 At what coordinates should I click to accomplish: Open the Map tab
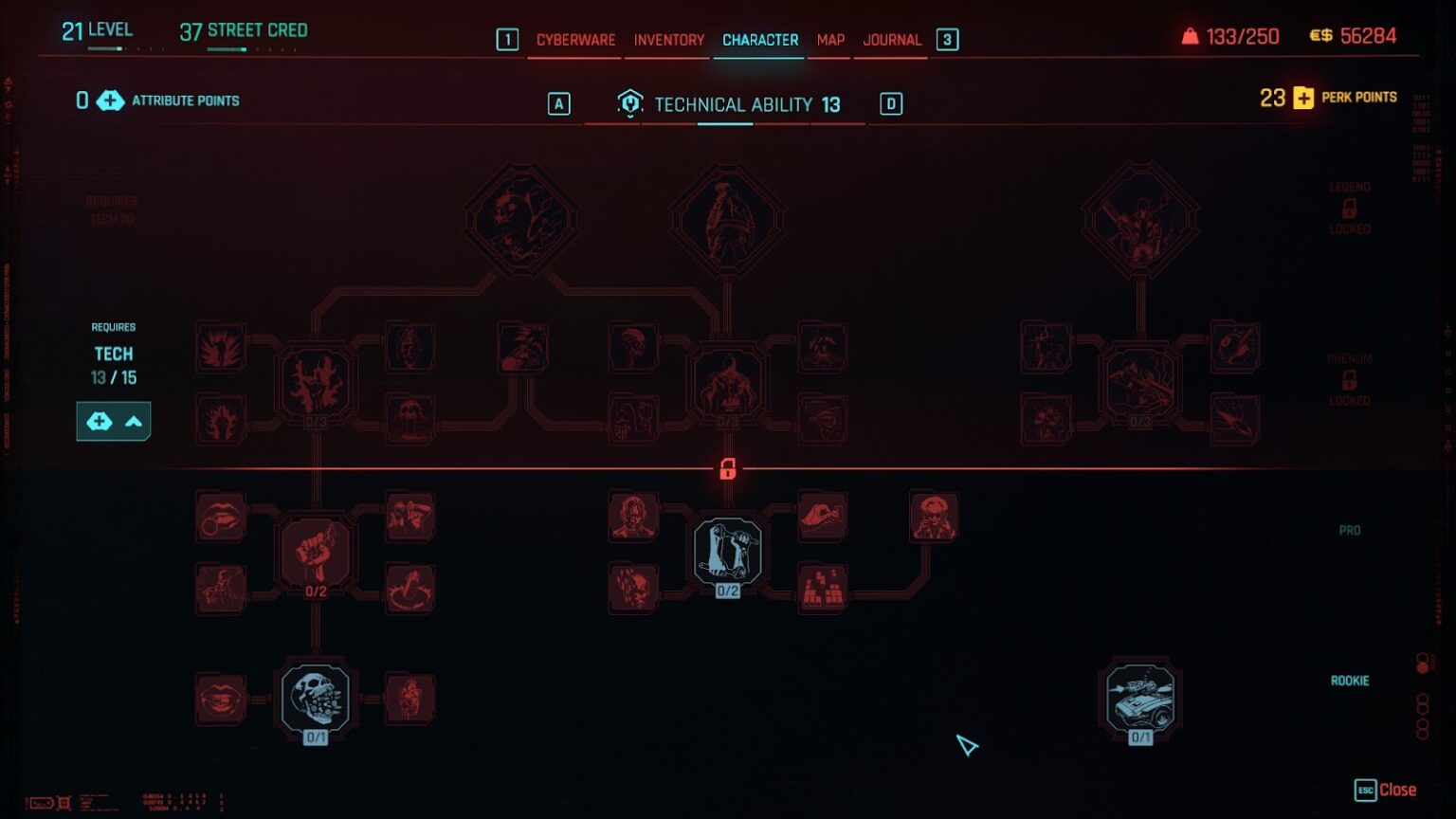829,40
